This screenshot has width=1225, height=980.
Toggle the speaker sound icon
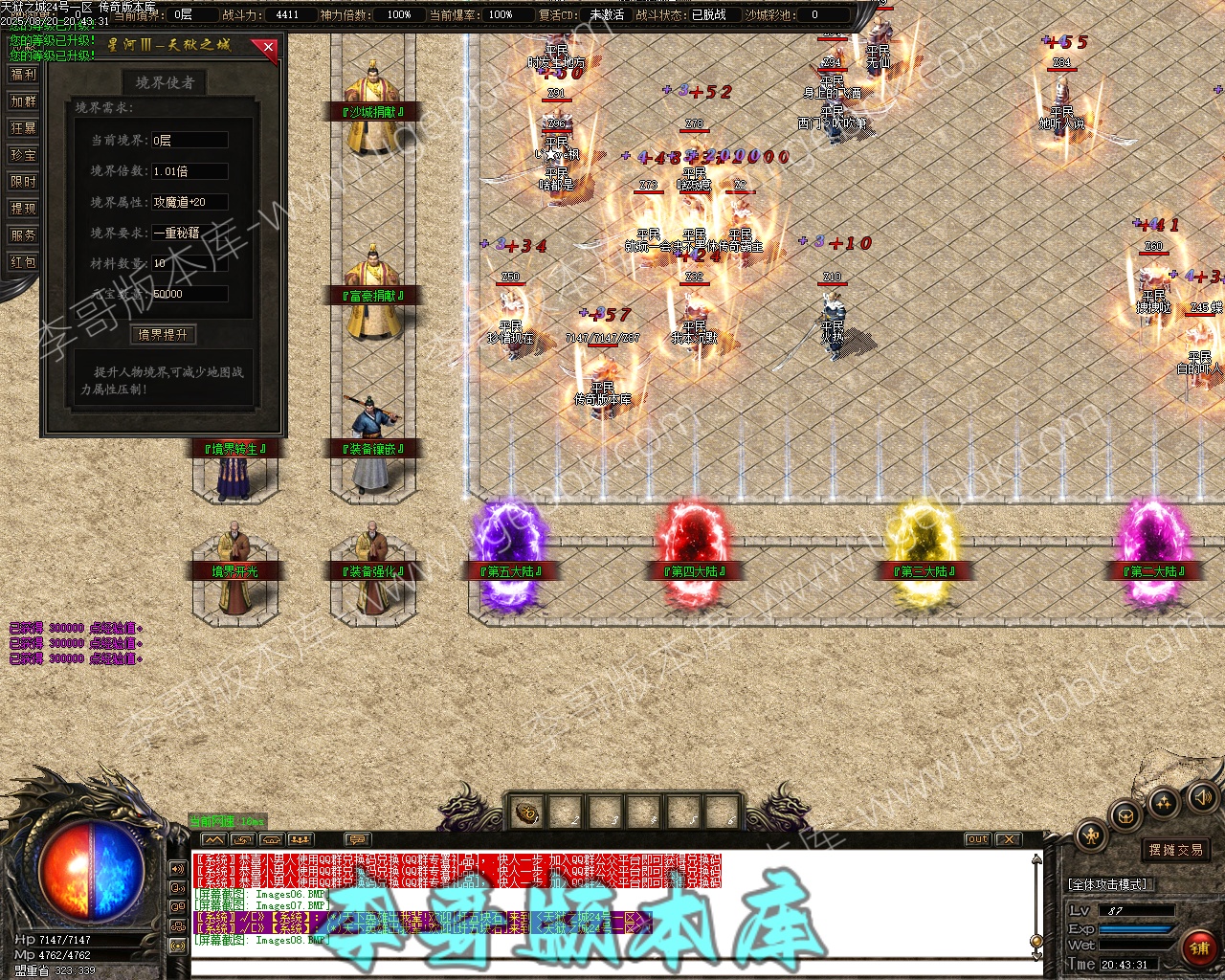coord(1201,797)
